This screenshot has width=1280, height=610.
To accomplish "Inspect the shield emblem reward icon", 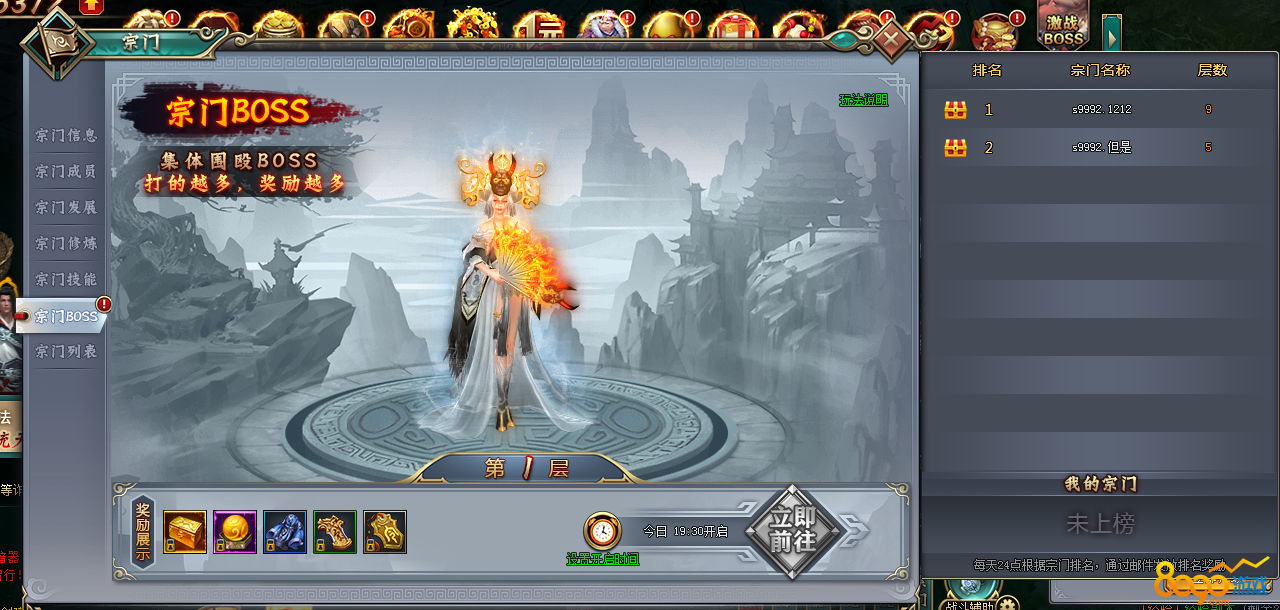I will pos(385,532).
